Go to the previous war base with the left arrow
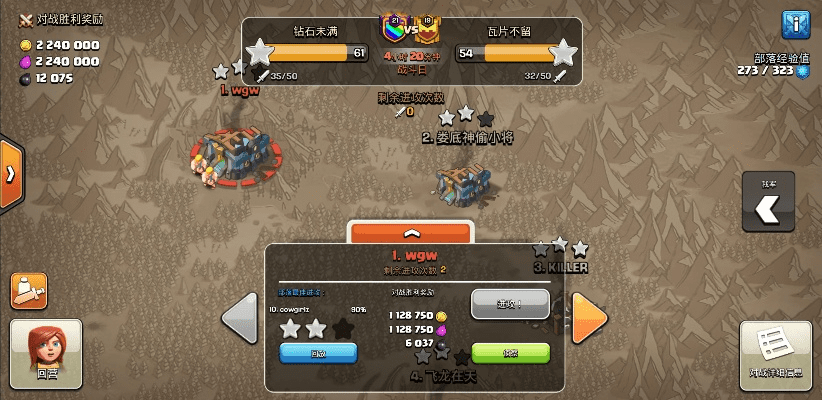Viewport: 822px width, 400px height. tap(240, 319)
